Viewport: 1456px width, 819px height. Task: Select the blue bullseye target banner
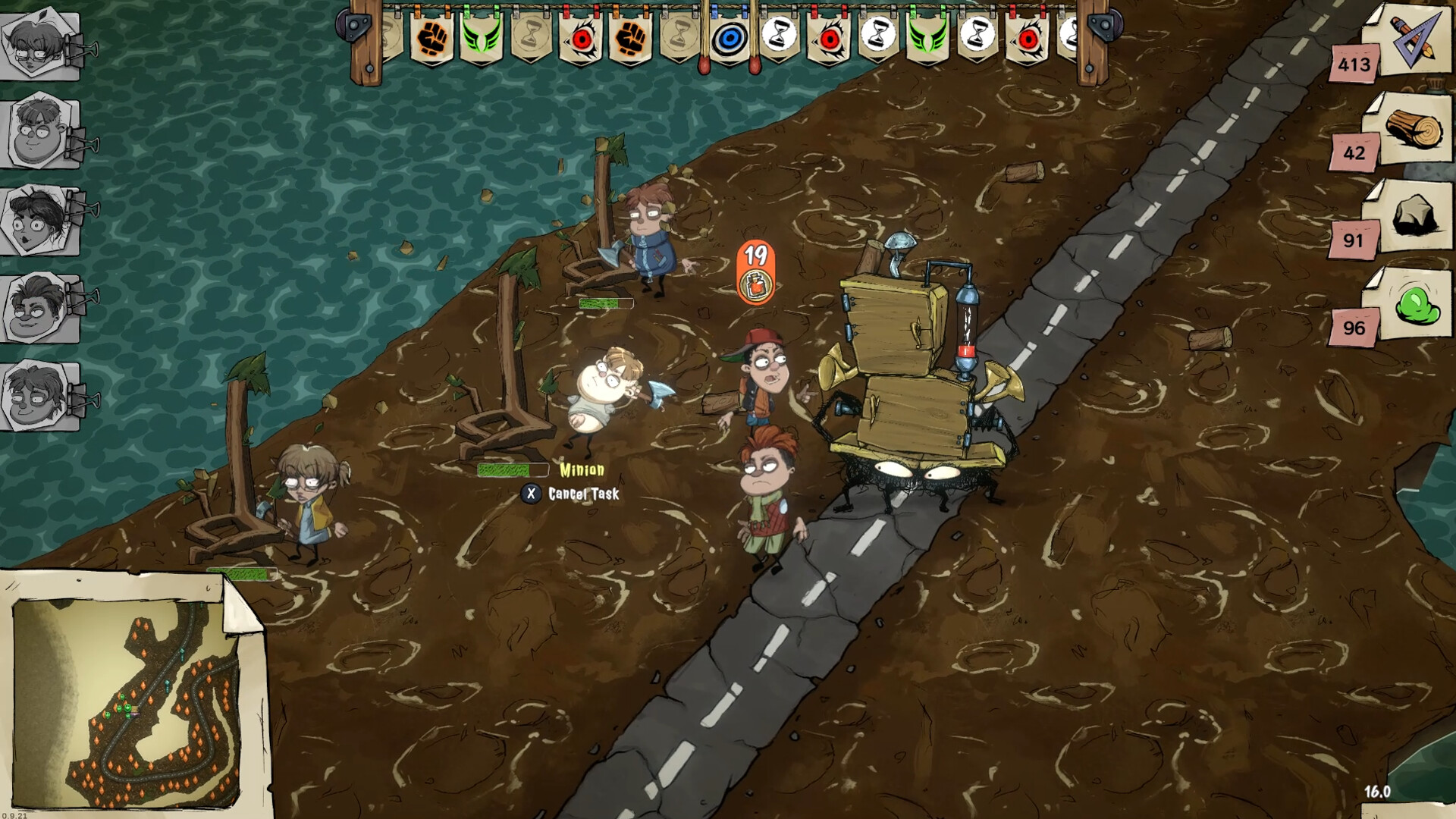(x=729, y=39)
